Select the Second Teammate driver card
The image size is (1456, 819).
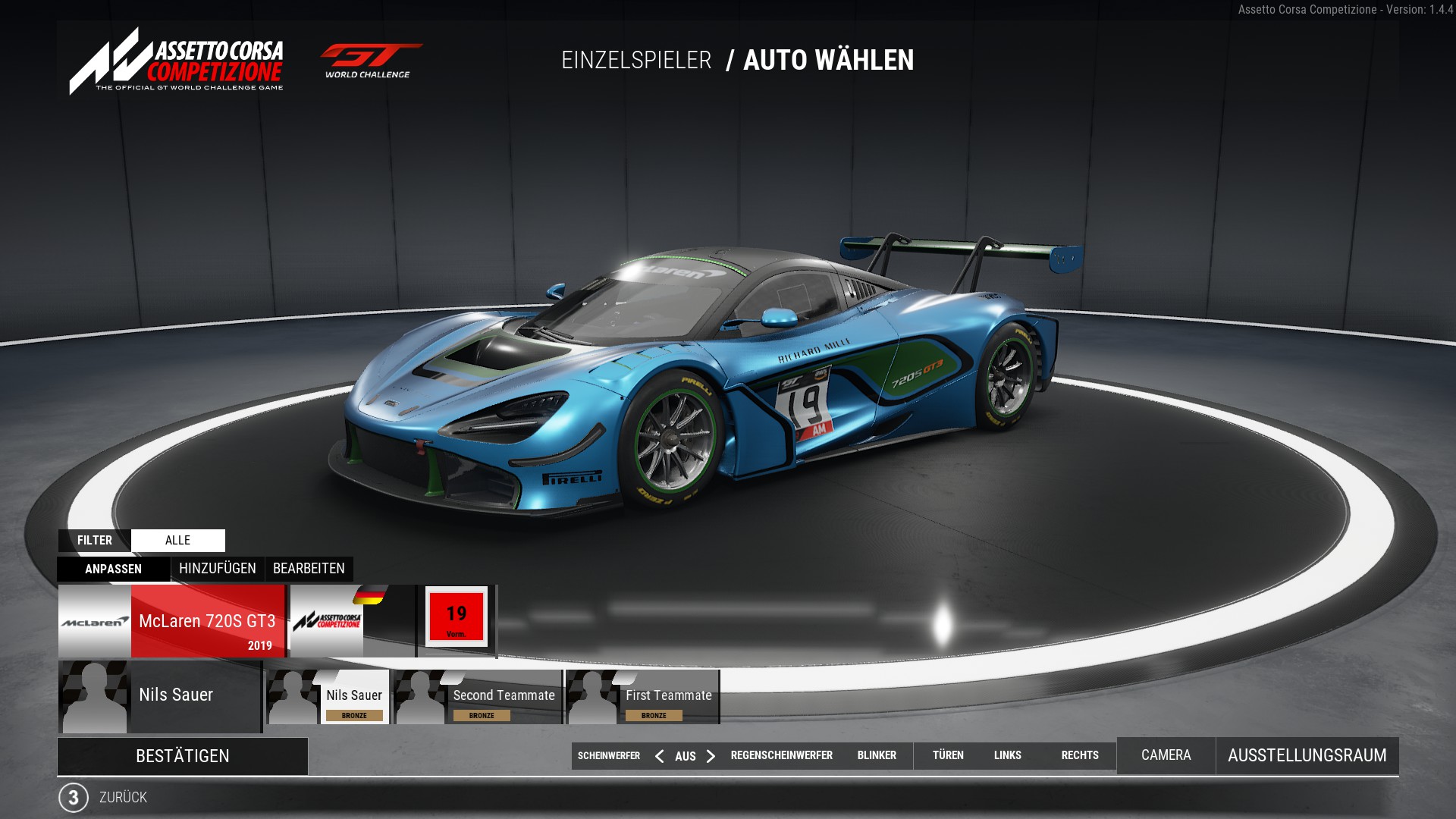[x=479, y=697]
